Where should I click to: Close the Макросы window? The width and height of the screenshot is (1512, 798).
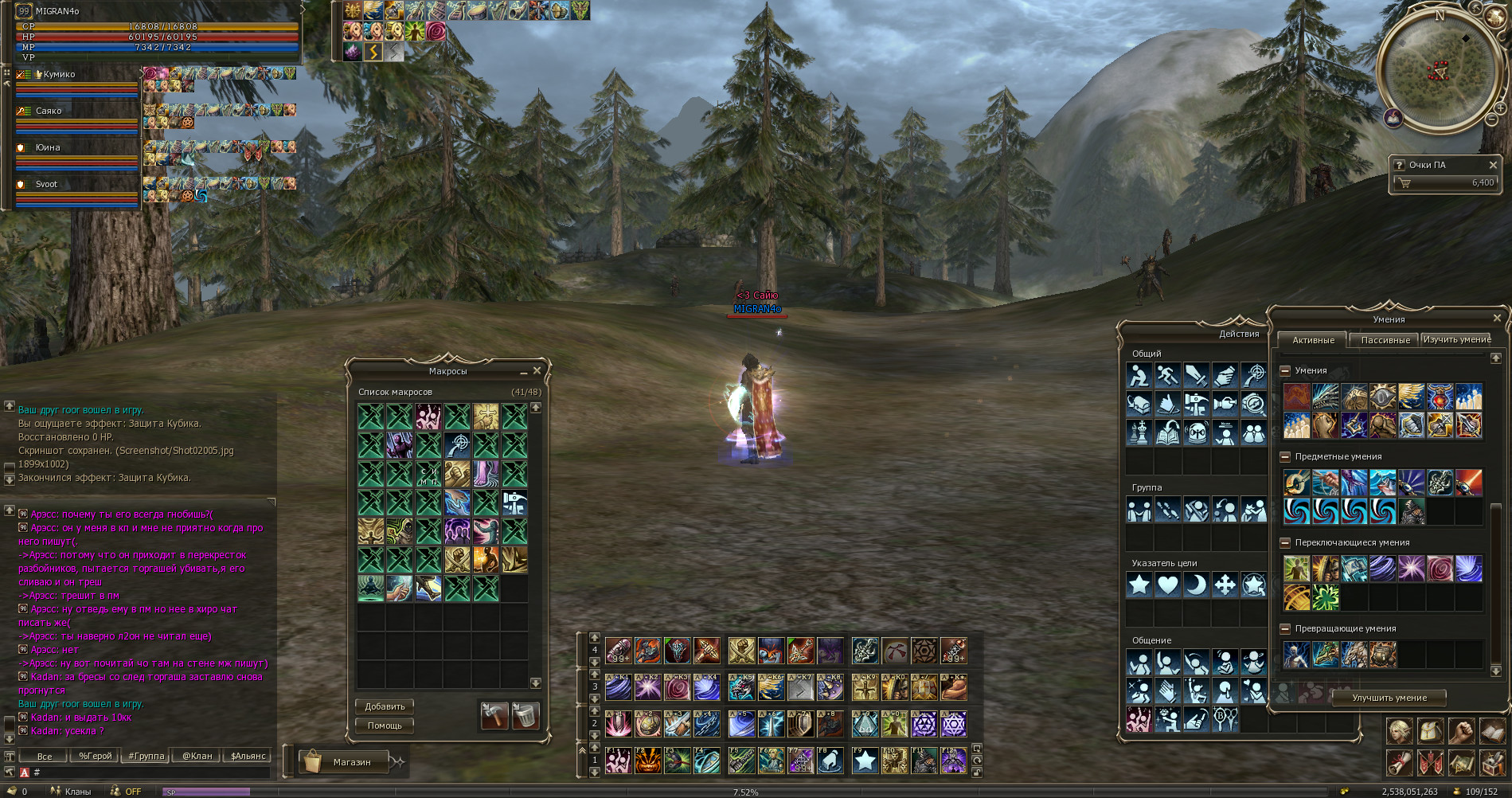pyautogui.click(x=537, y=371)
